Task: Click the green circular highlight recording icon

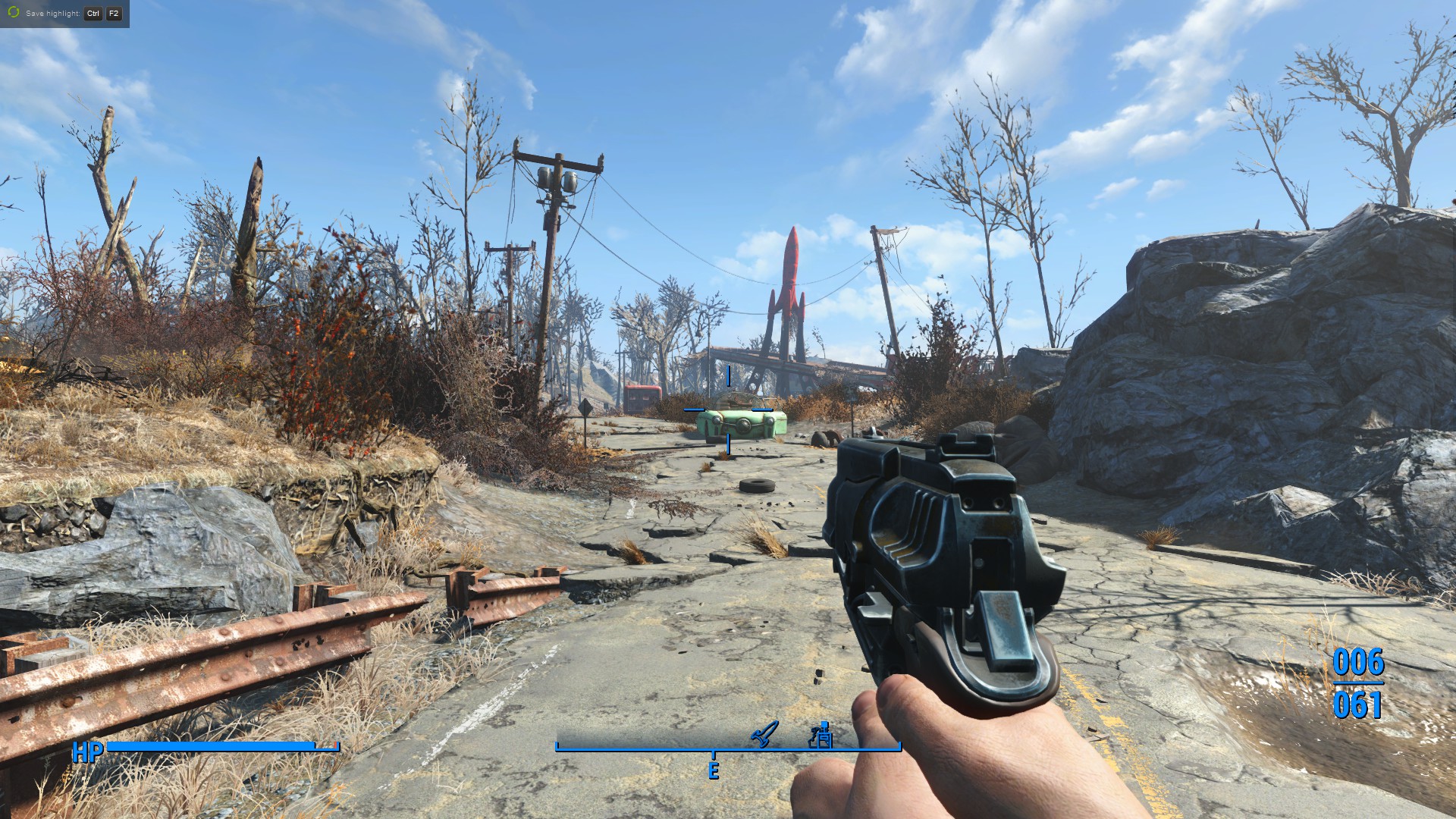Action: pyautogui.click(x=13, y=13)
